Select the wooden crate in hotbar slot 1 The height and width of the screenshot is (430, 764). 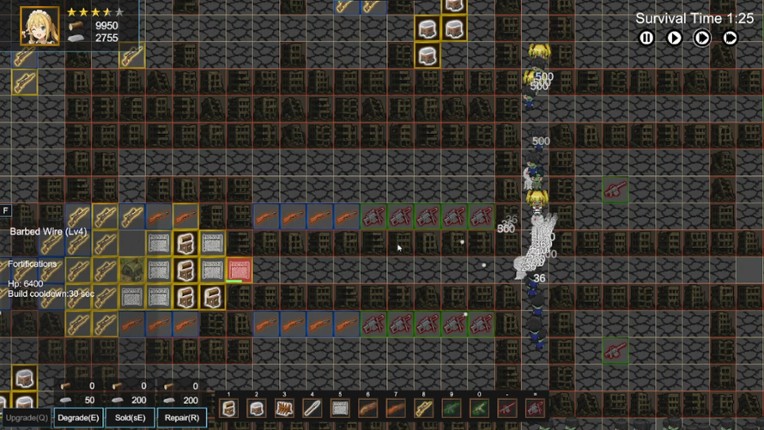[229, 408]
